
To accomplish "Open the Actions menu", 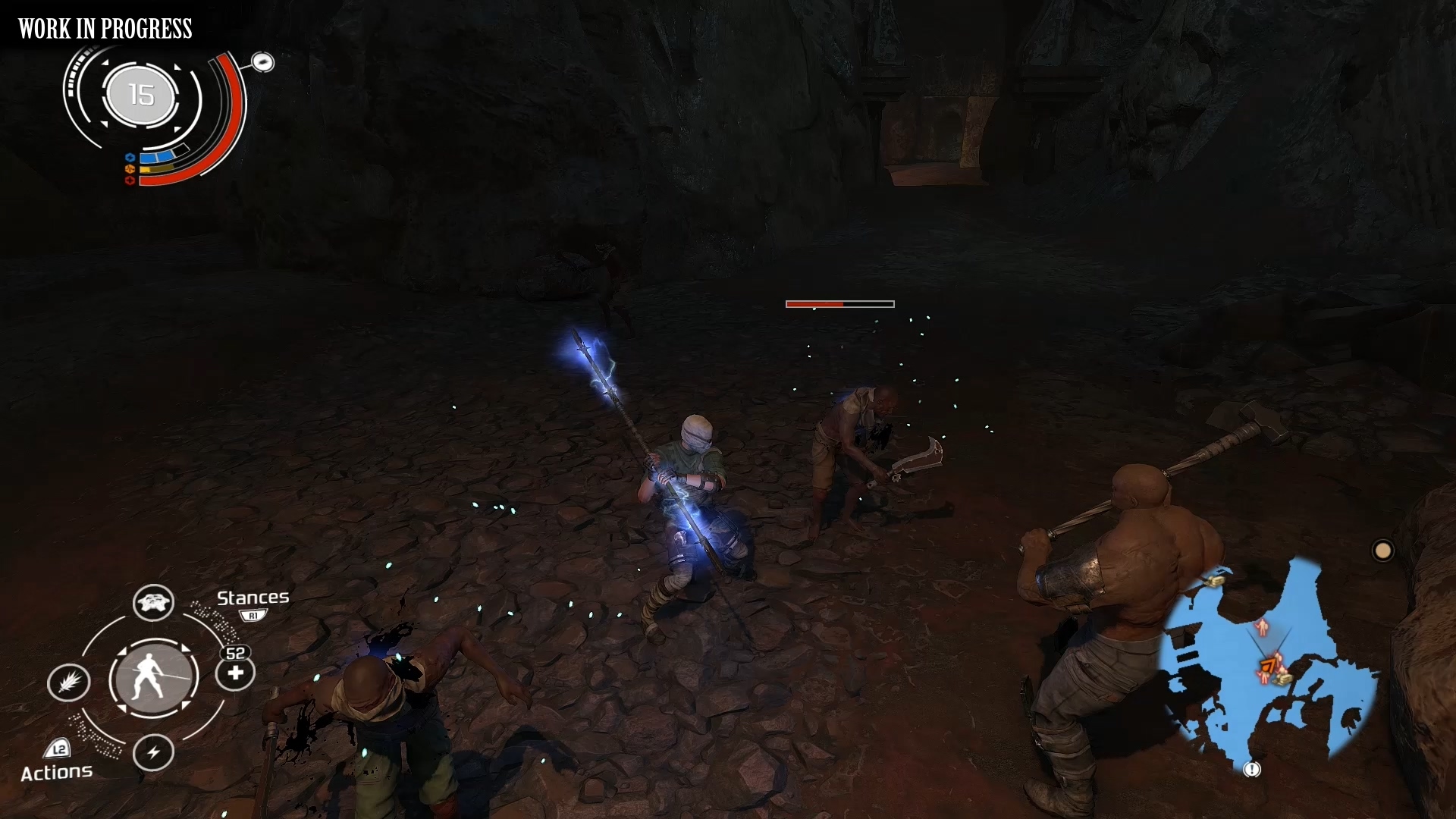I will pos(57,772).
